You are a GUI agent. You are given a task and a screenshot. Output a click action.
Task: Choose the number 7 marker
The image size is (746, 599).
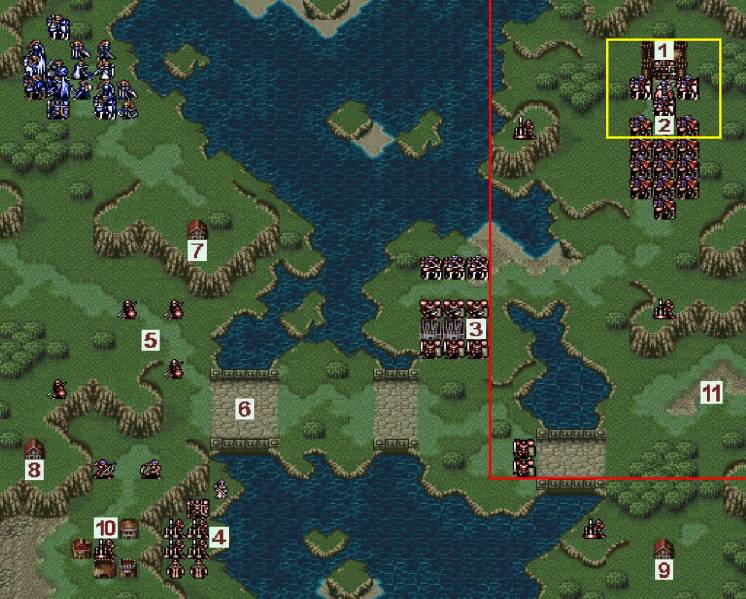coord(197,250)
